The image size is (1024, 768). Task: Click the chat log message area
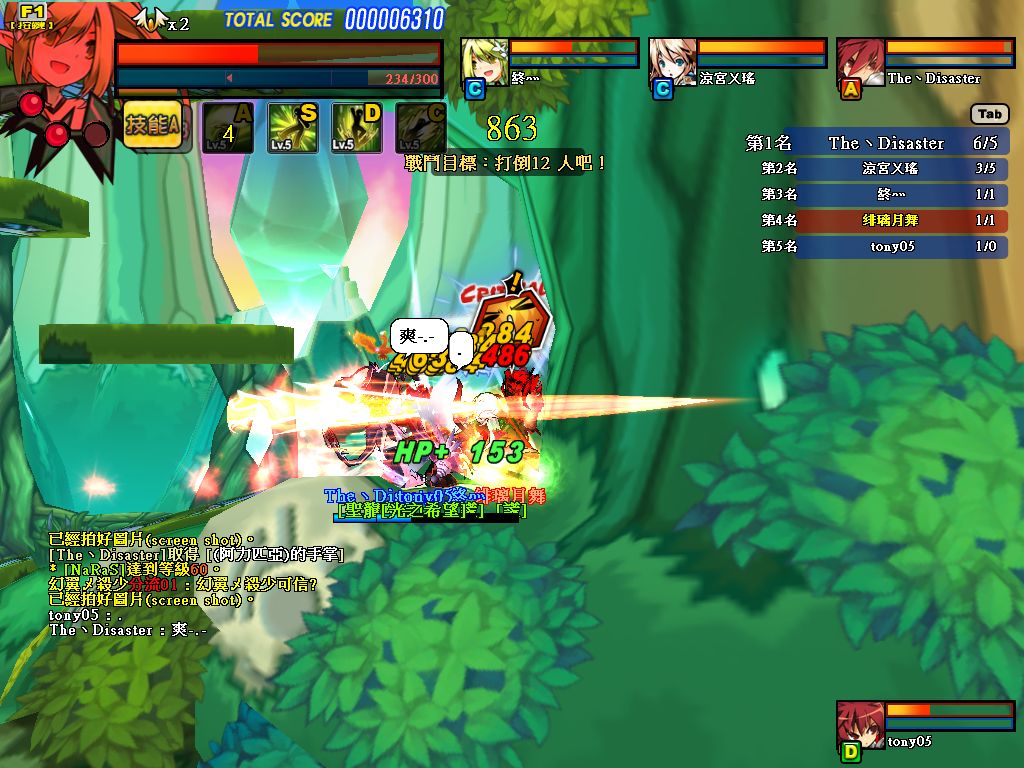(x=180, y=585)
